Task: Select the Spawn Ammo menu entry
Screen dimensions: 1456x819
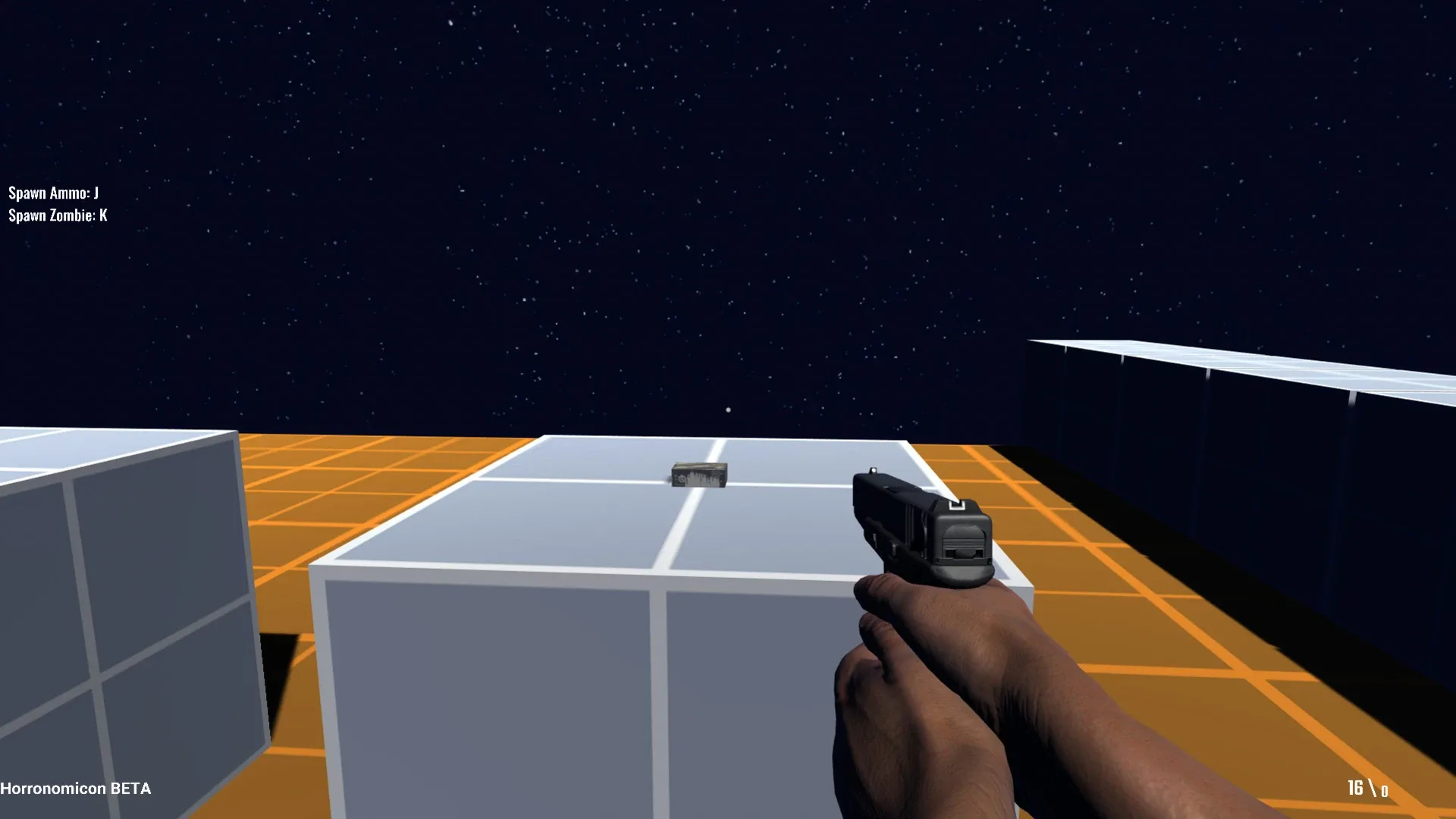Action: pos(53,193)
